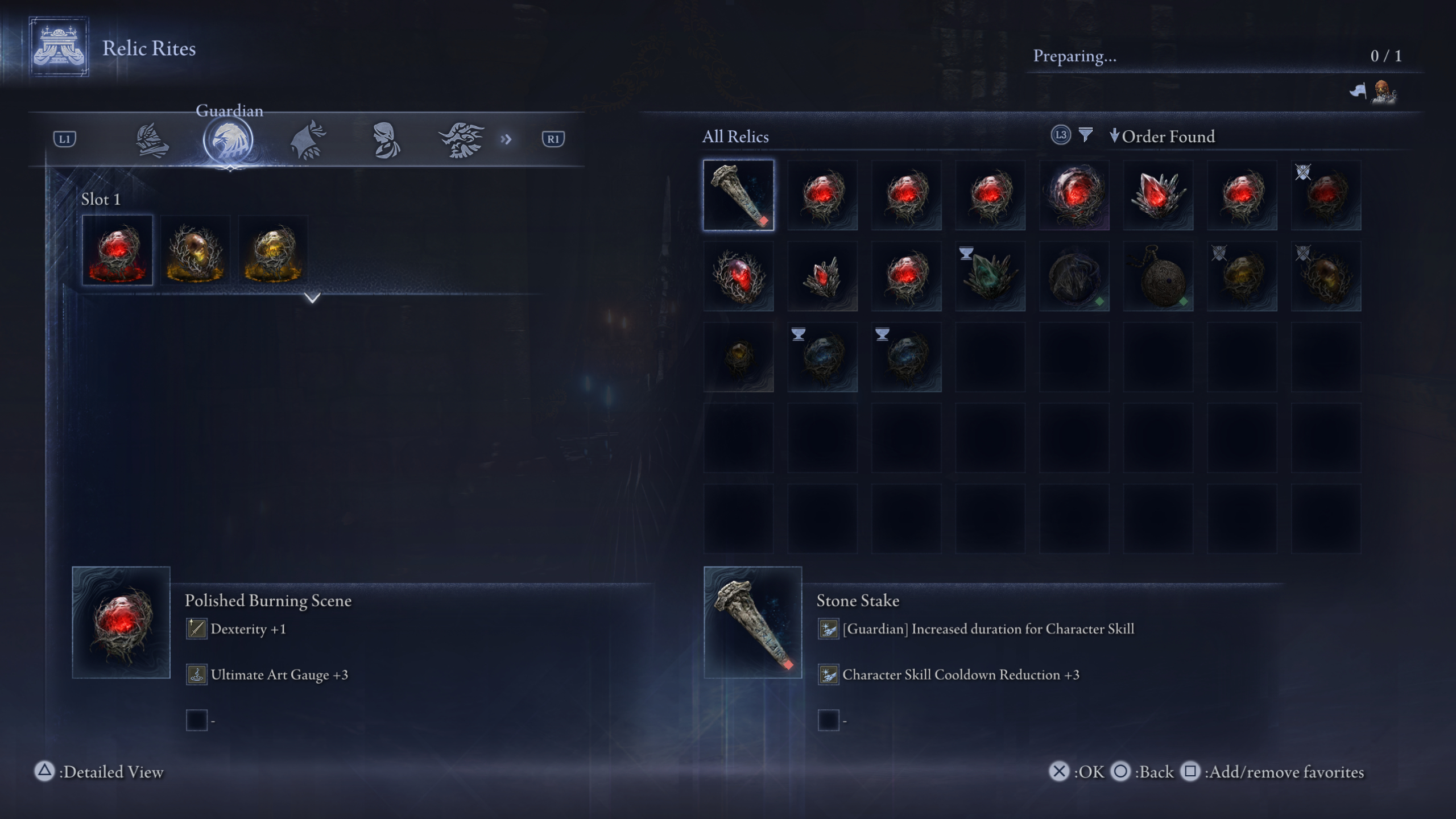Open the dragon-headed character tab

[461, 140]
